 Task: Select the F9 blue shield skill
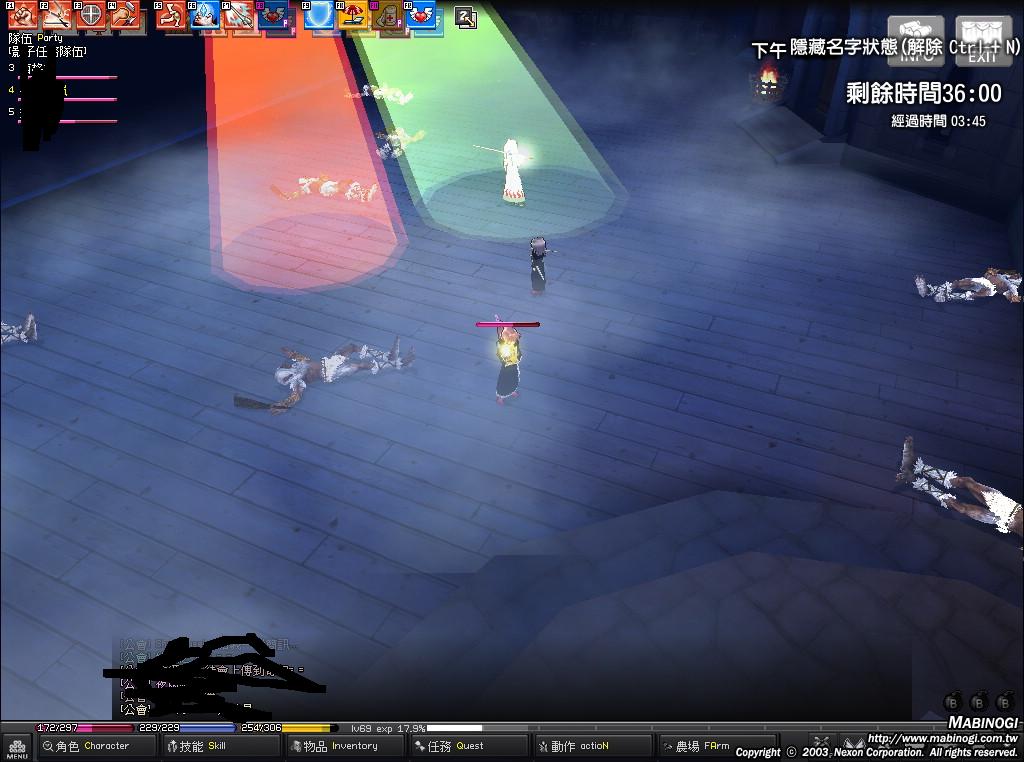tap(319, 16)
